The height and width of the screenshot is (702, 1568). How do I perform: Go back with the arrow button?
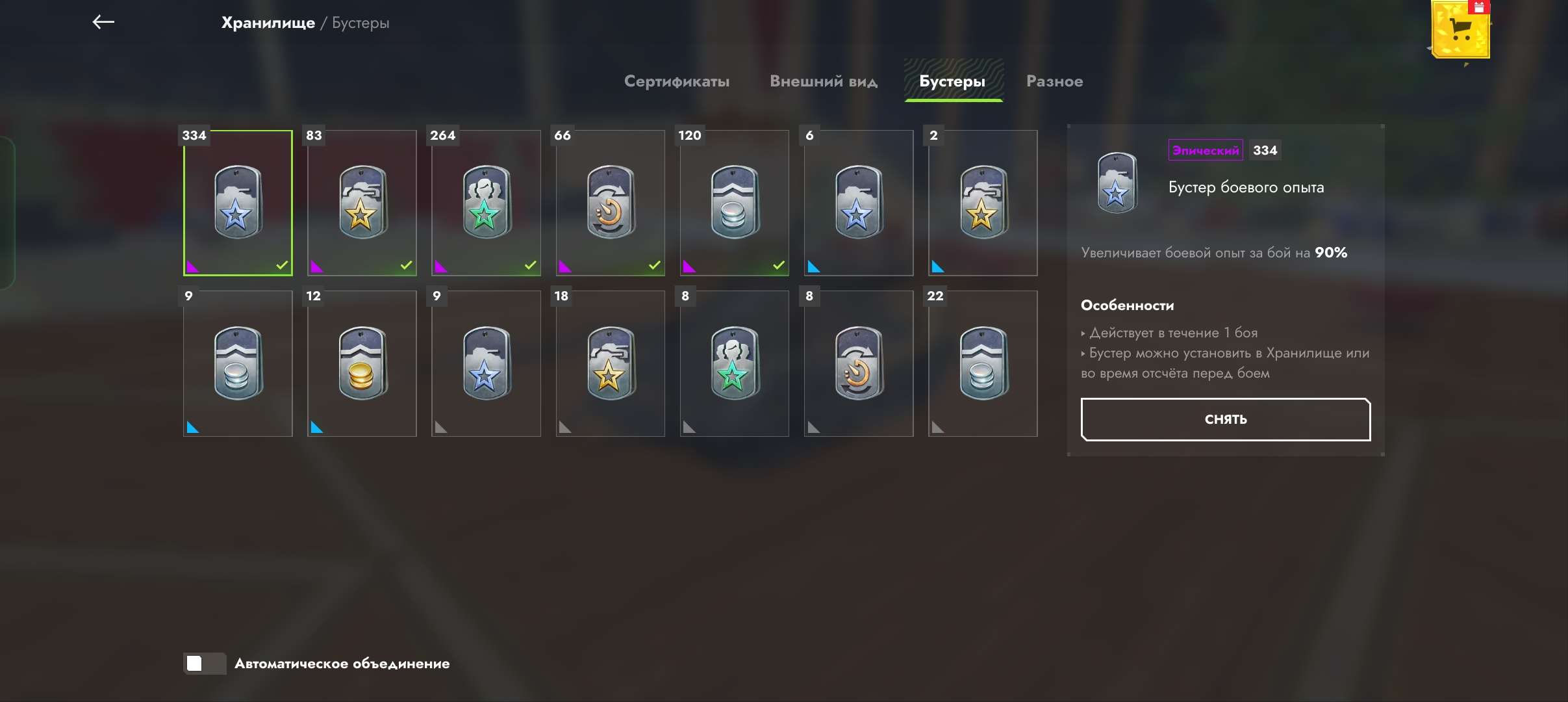[x=103, y=22]
